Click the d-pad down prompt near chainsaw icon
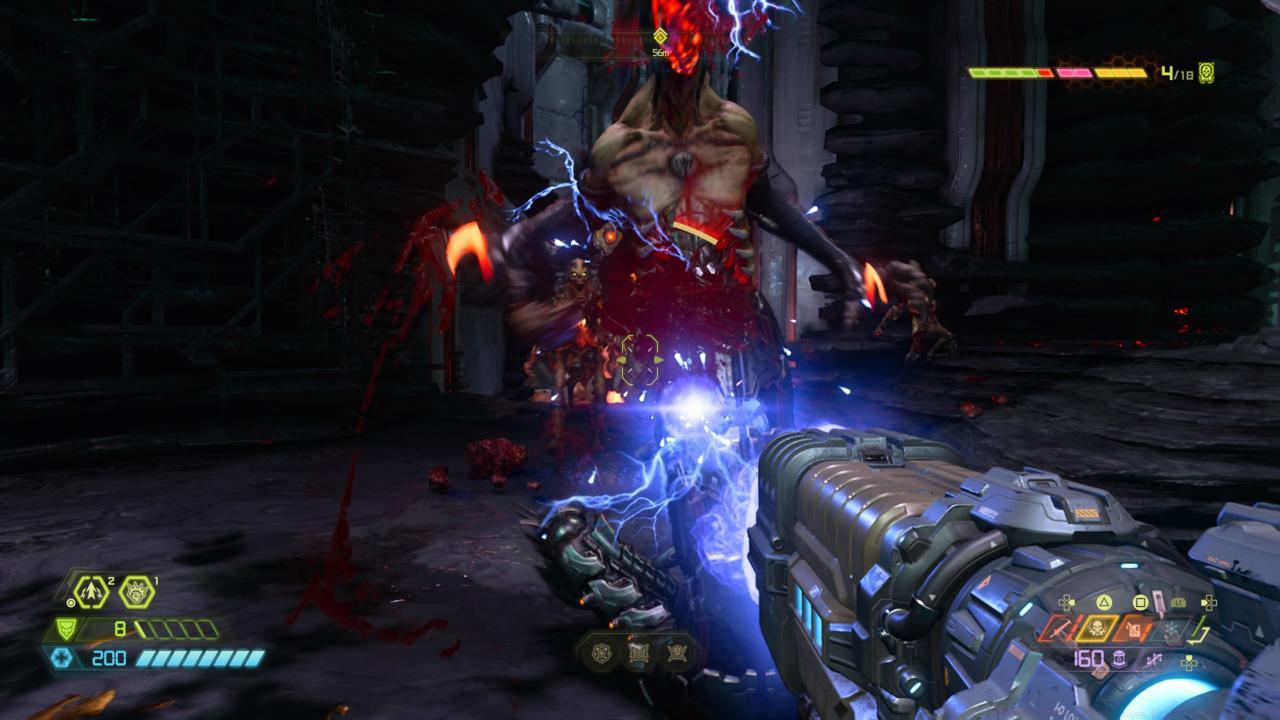The width and height of the screenshot is (1280, 720). pos(1189,661)
